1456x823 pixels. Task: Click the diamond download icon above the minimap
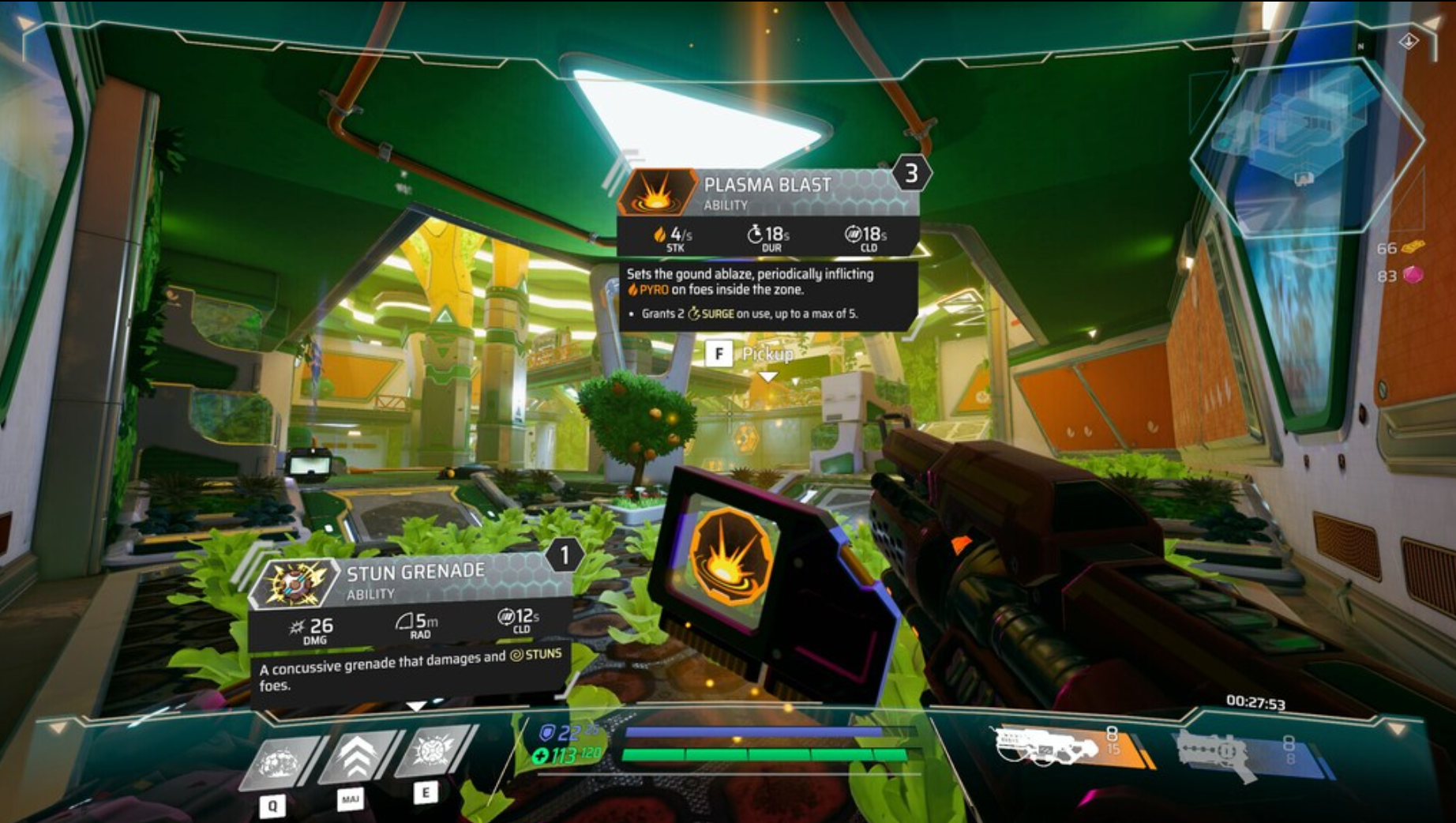pos(1408,41)
